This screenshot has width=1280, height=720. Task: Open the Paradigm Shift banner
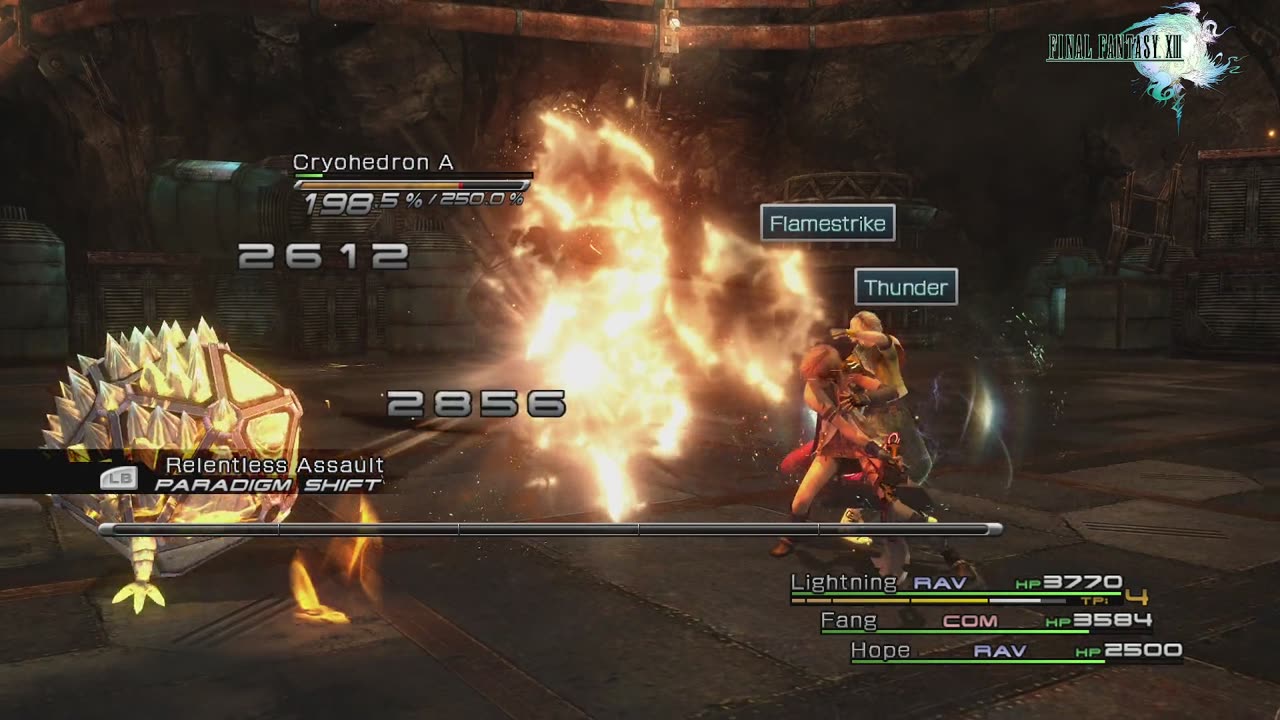click(x=267, y=485)
